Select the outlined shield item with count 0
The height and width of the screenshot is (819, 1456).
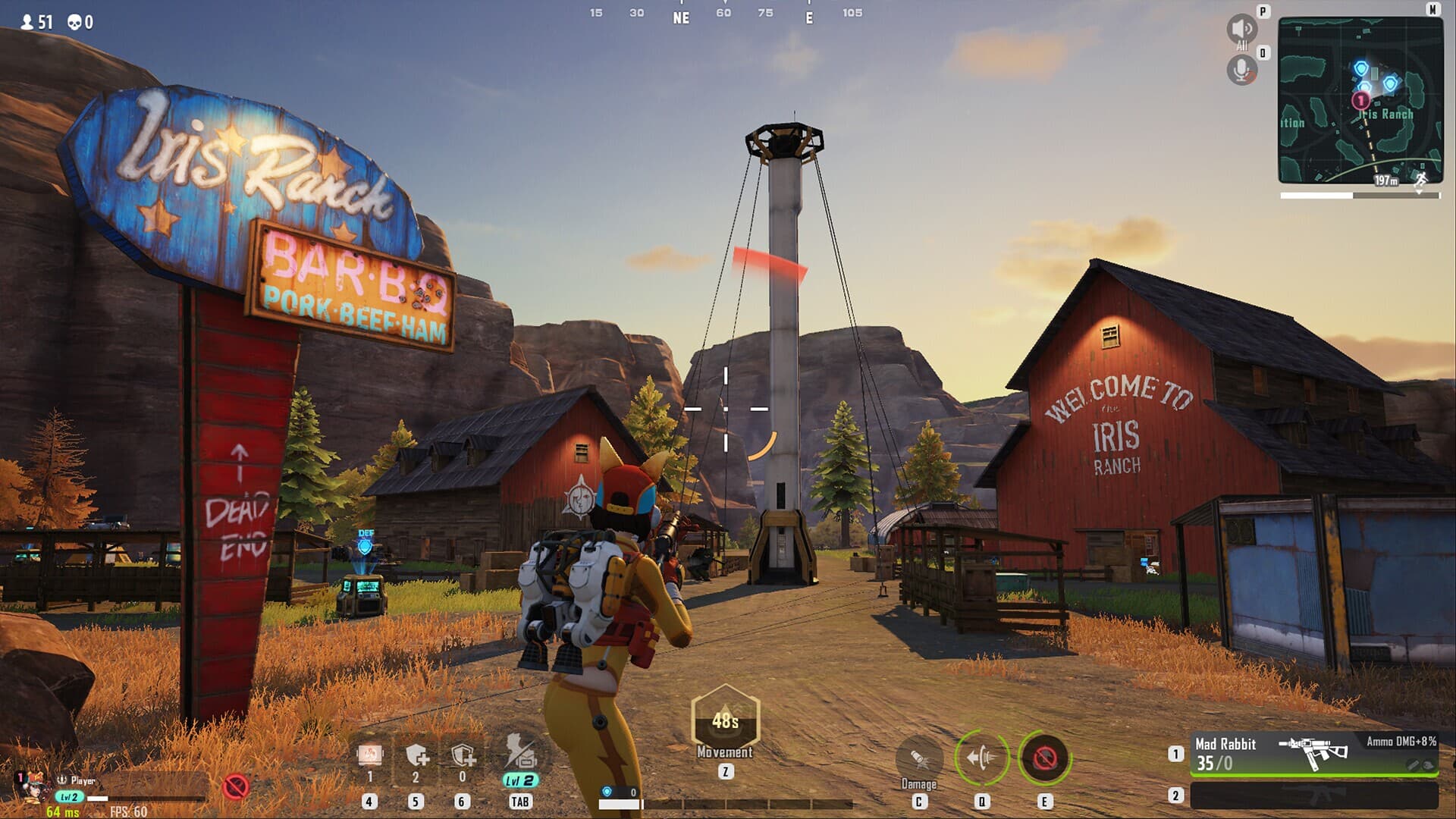(x=463, y=755)
